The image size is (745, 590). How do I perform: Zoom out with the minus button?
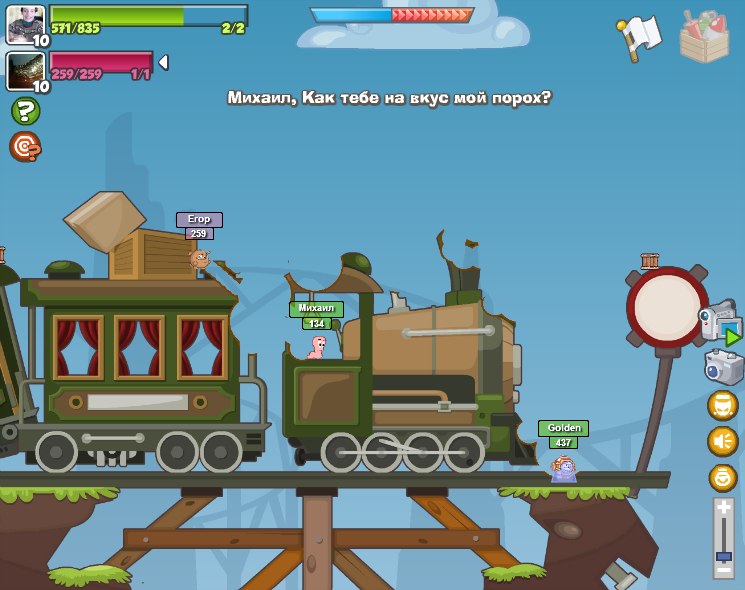click(723, 568)
